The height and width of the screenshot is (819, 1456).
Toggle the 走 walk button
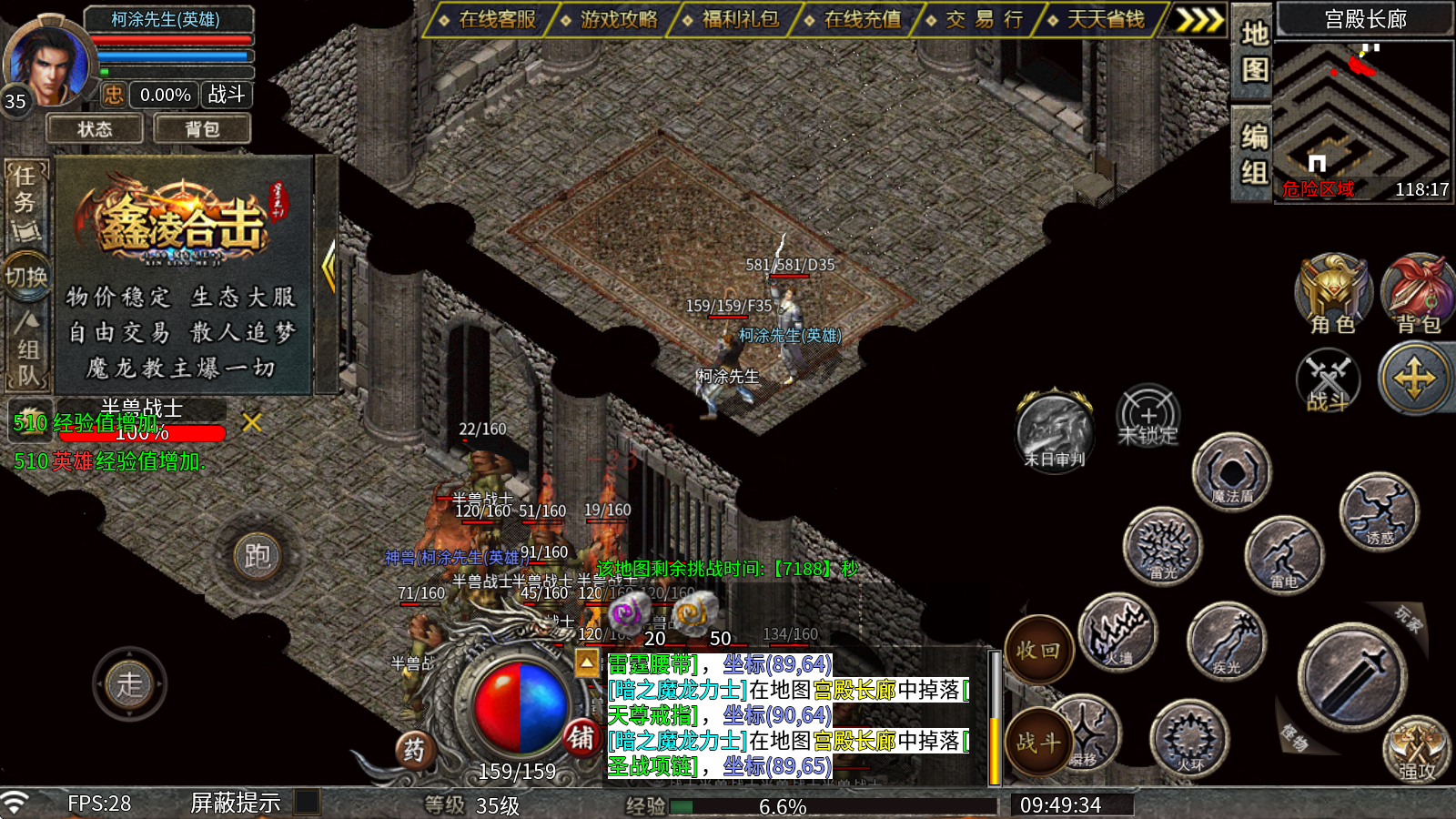[x=129, y=683]
